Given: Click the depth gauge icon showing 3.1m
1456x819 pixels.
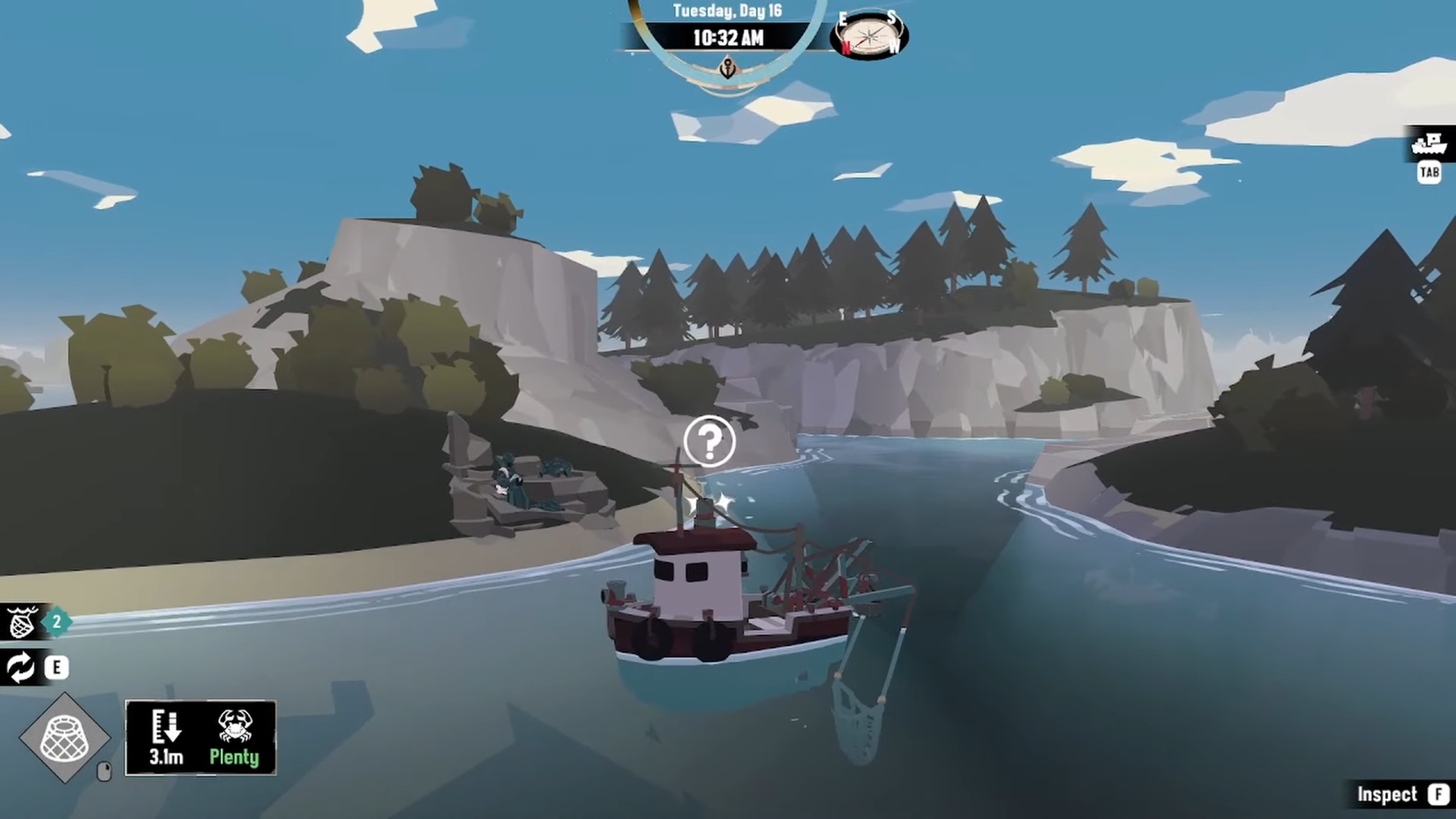Looking at the screenshot, I should click(x=166, y=731).
